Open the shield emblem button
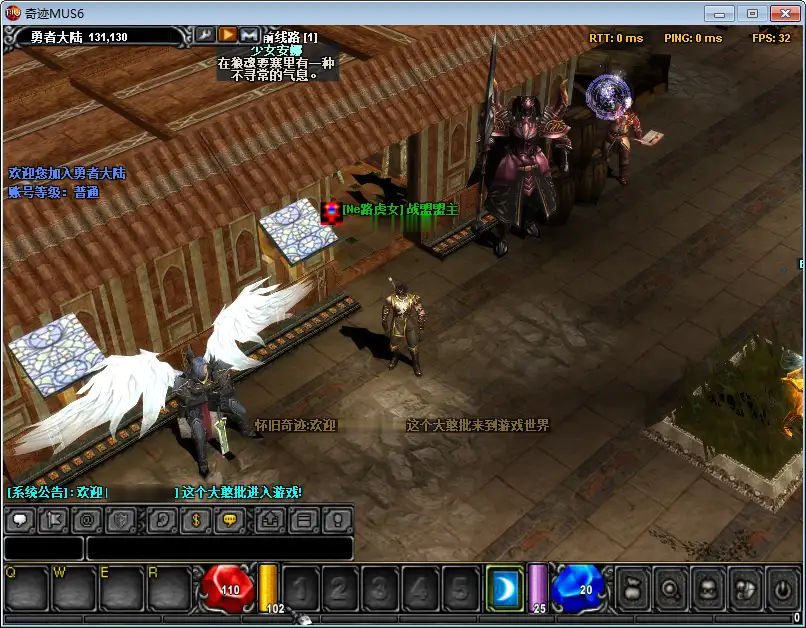 pos(121,520)
